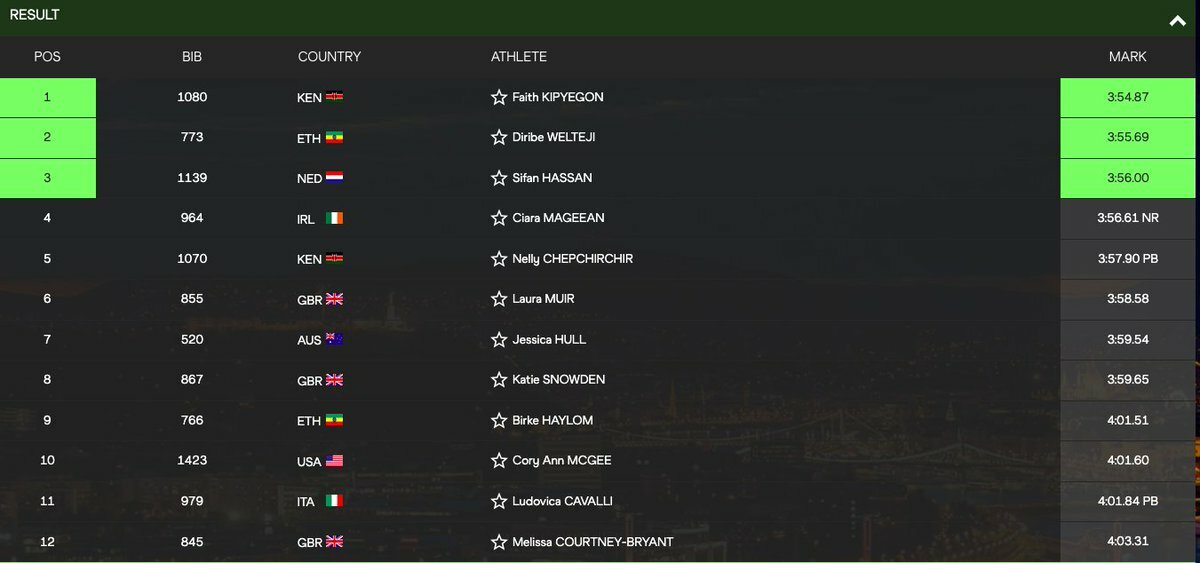Favorite Faith KIPYEGON with the star icon
The width and height of the screenshot is (1200, 563).
(499, 97)
